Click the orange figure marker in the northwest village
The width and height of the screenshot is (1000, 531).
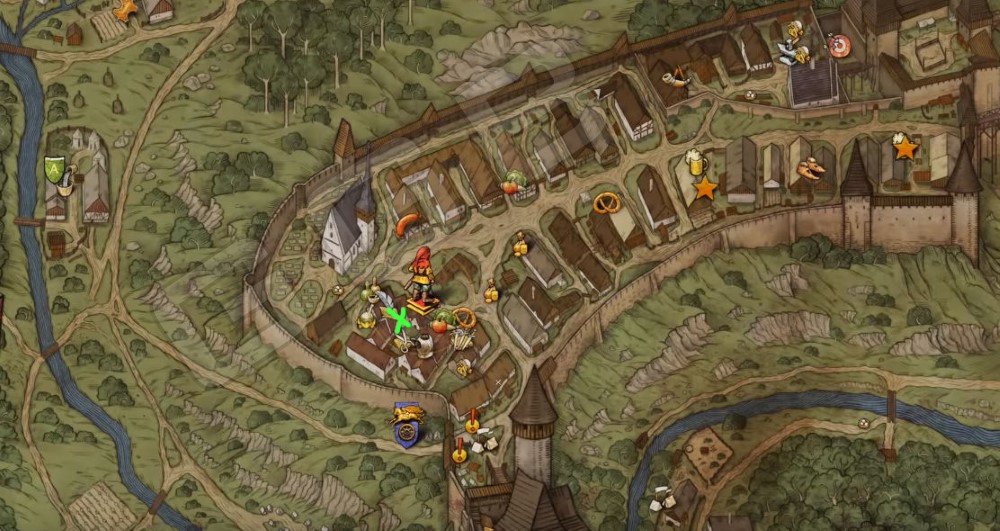coord(125,10)
